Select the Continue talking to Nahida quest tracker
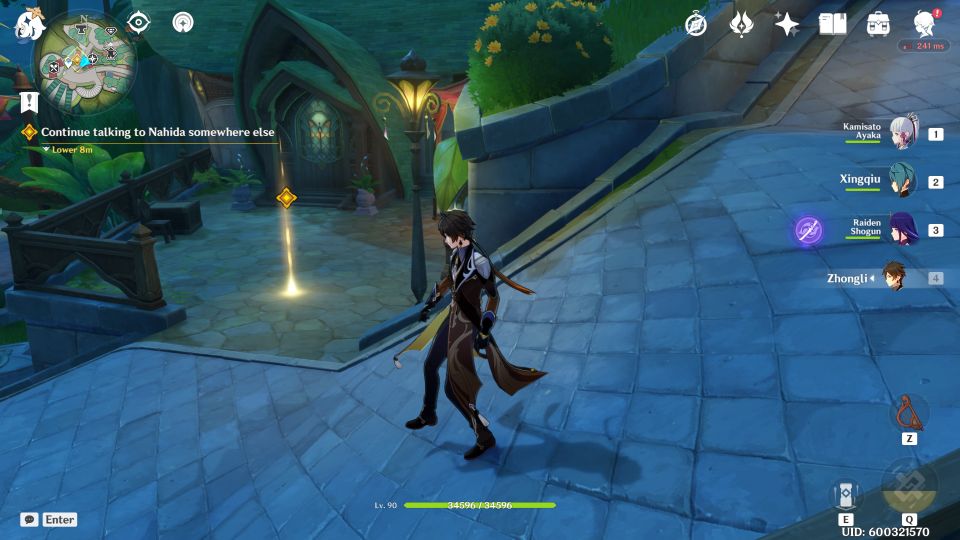This screenshot has height=540, width=960. (157, 132)
